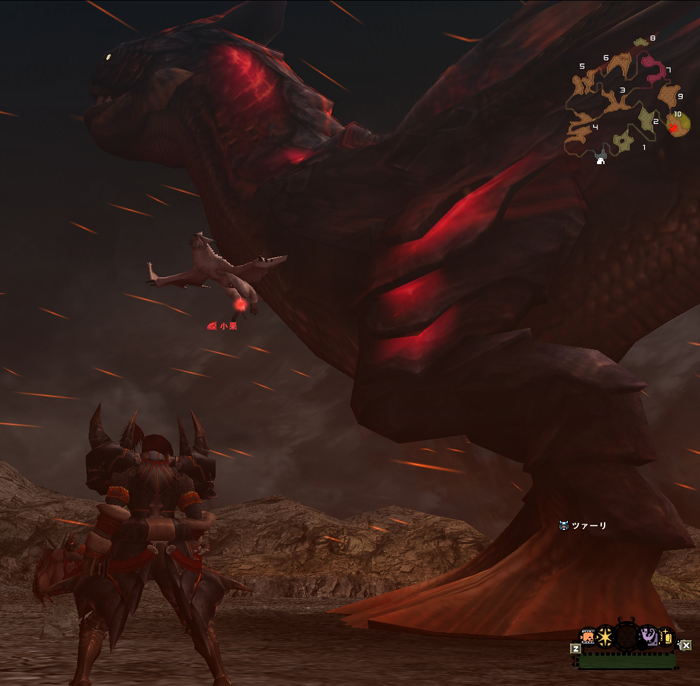Choose the yellow sparkle item icon

(x=665, y=636)
